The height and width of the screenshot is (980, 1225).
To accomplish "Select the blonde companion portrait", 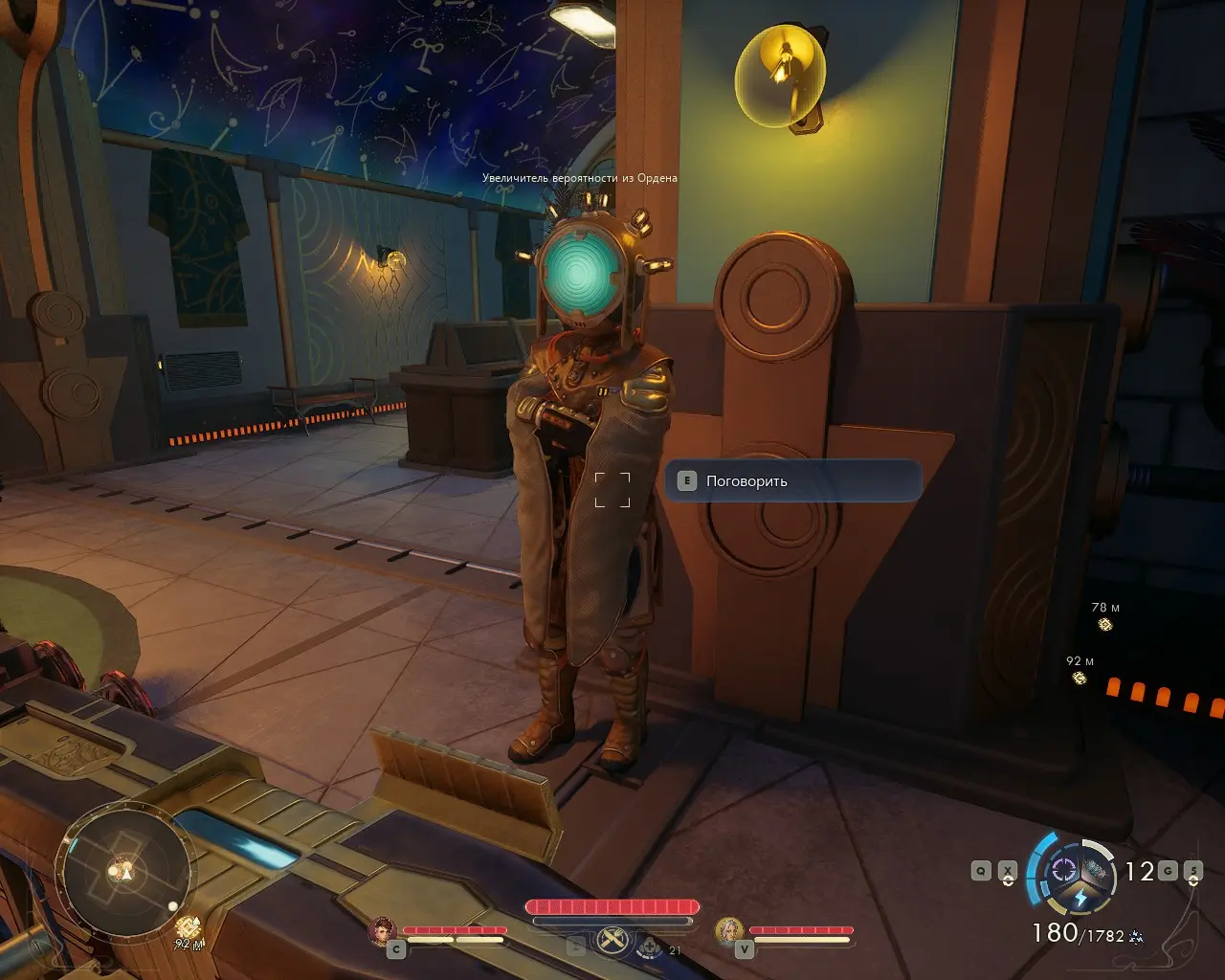I will tap(729, 931).
